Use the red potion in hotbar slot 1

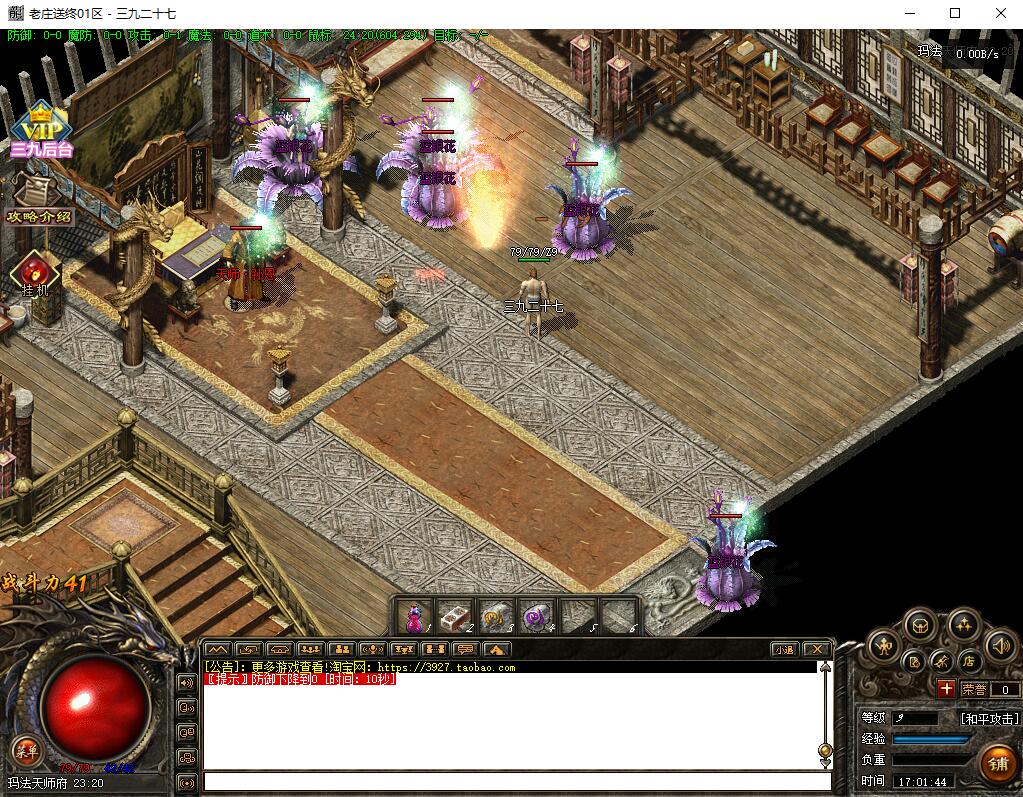(x=414, y=617)
